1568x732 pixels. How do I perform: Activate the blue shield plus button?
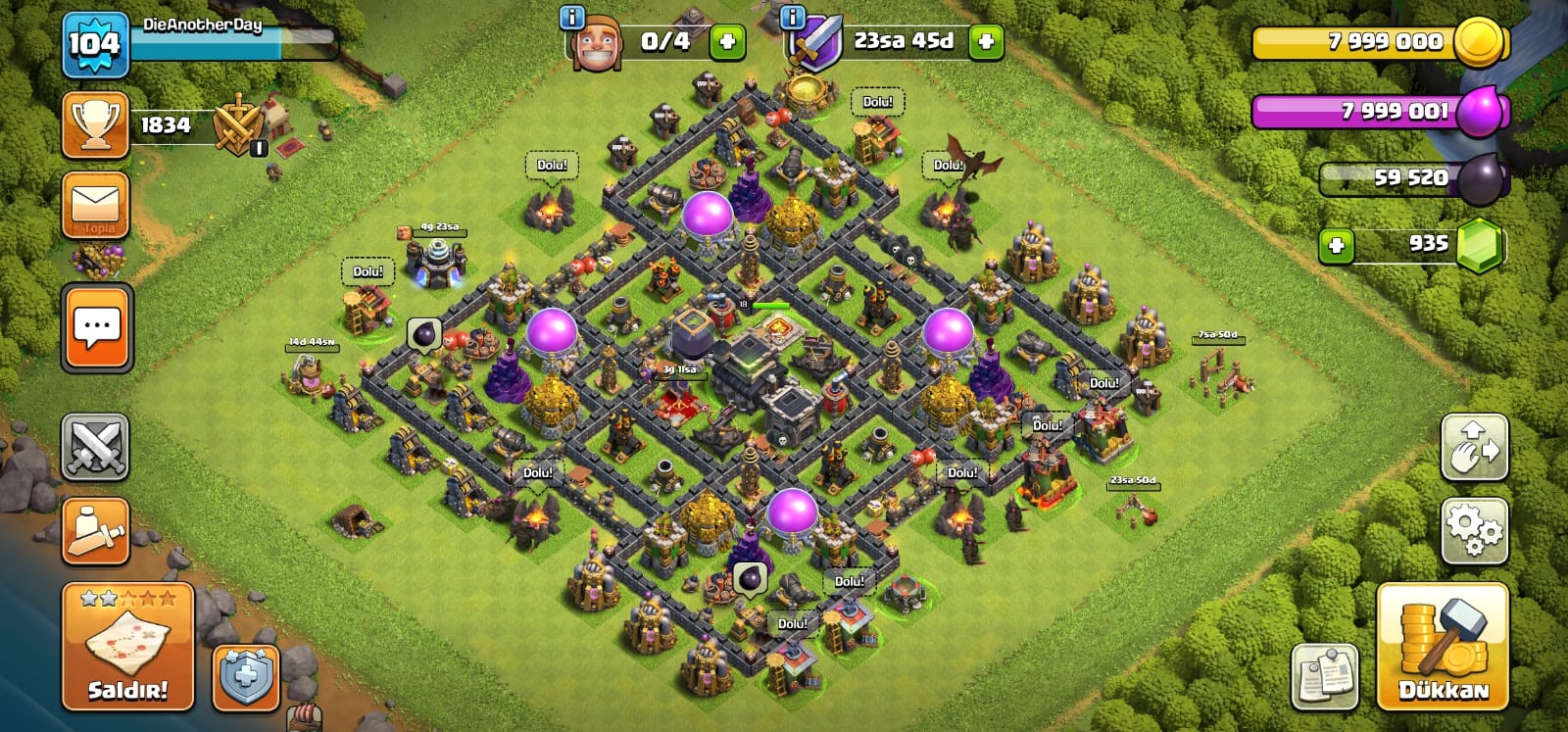pyautogui.click(x=246, y=676)
